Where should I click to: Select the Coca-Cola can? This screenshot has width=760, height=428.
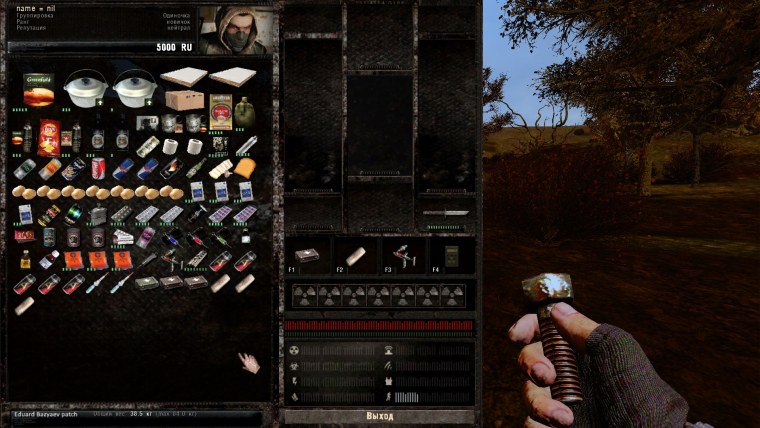pos(99,168)
